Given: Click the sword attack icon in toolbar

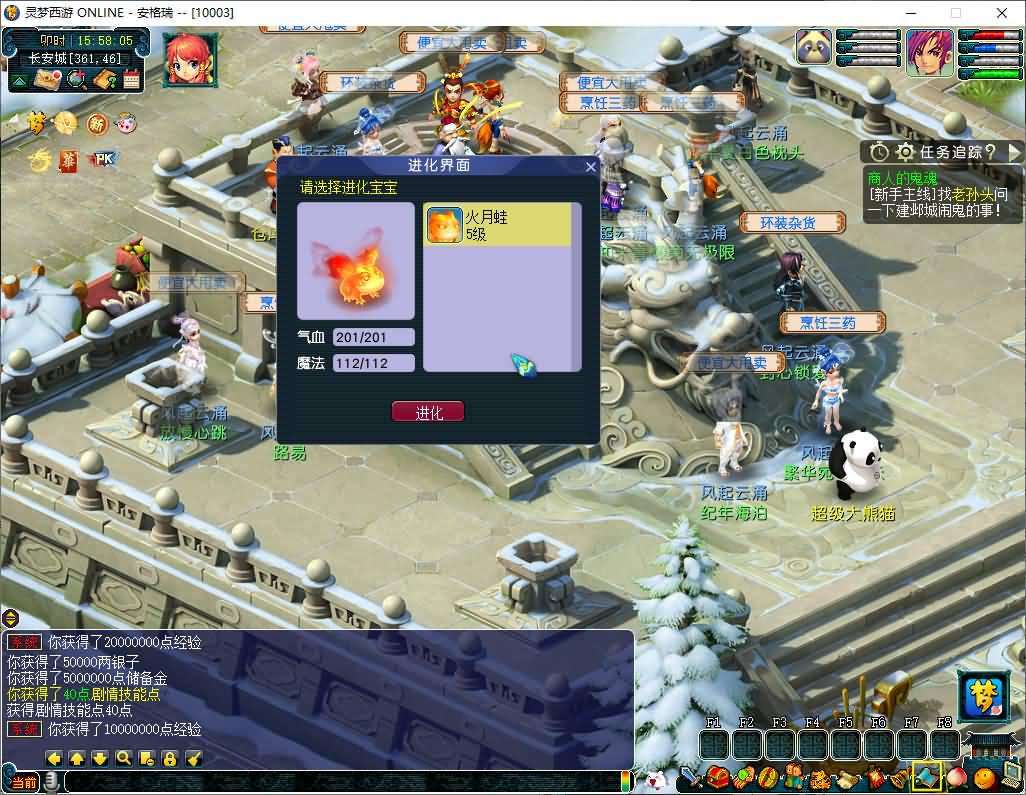Looking at the screenshot, I should [691, 777].
